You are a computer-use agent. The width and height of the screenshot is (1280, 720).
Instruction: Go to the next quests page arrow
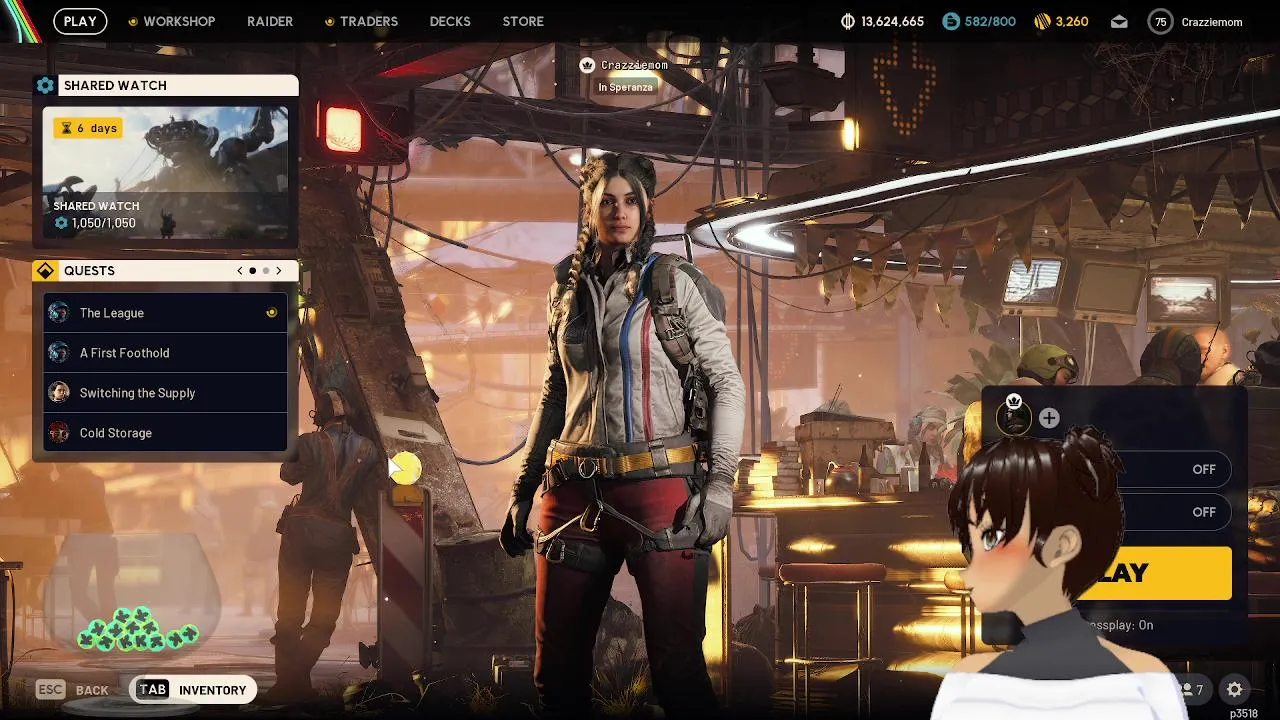279,271
